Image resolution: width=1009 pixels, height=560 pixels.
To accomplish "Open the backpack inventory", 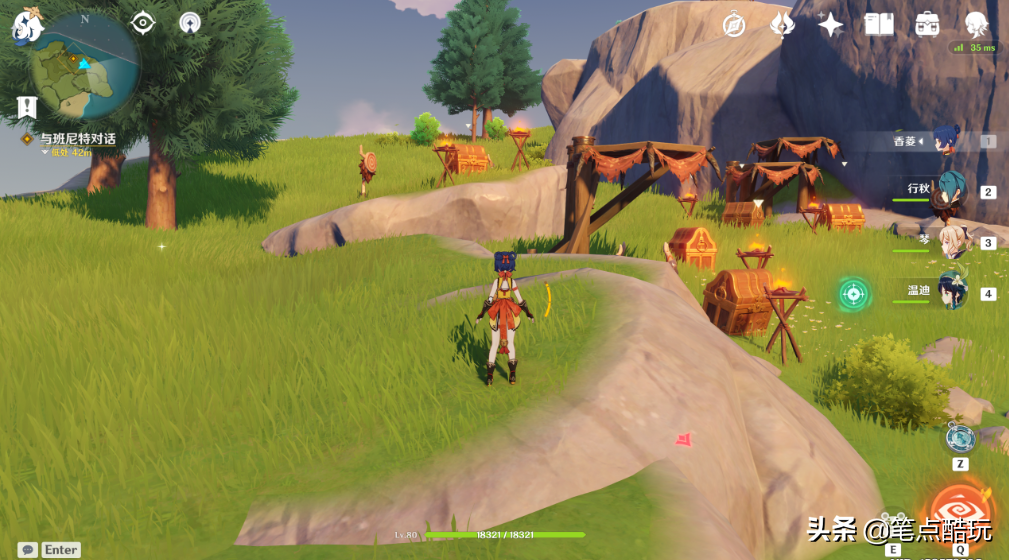I will pos(927,24).
